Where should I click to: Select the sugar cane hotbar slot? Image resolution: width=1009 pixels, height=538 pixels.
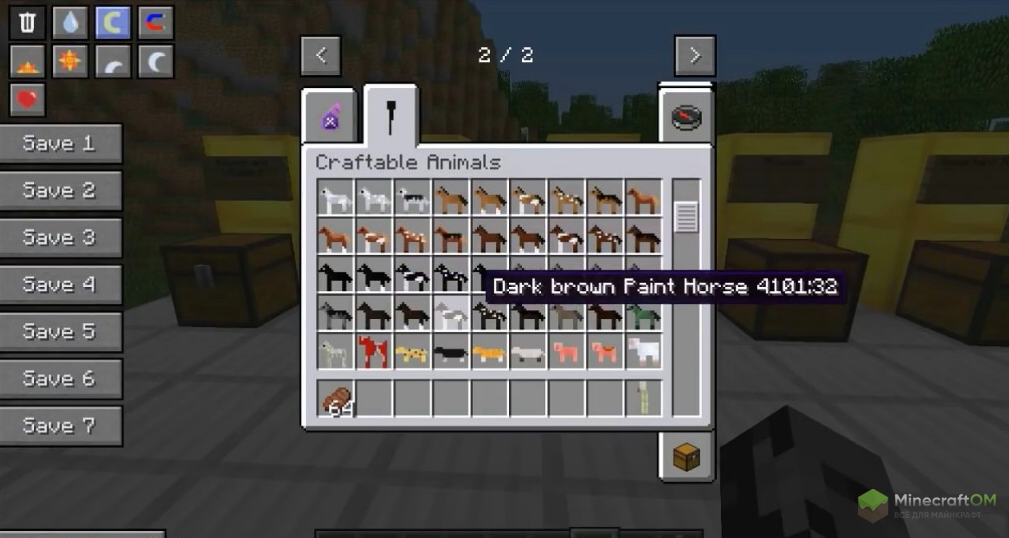coord(643,399)
